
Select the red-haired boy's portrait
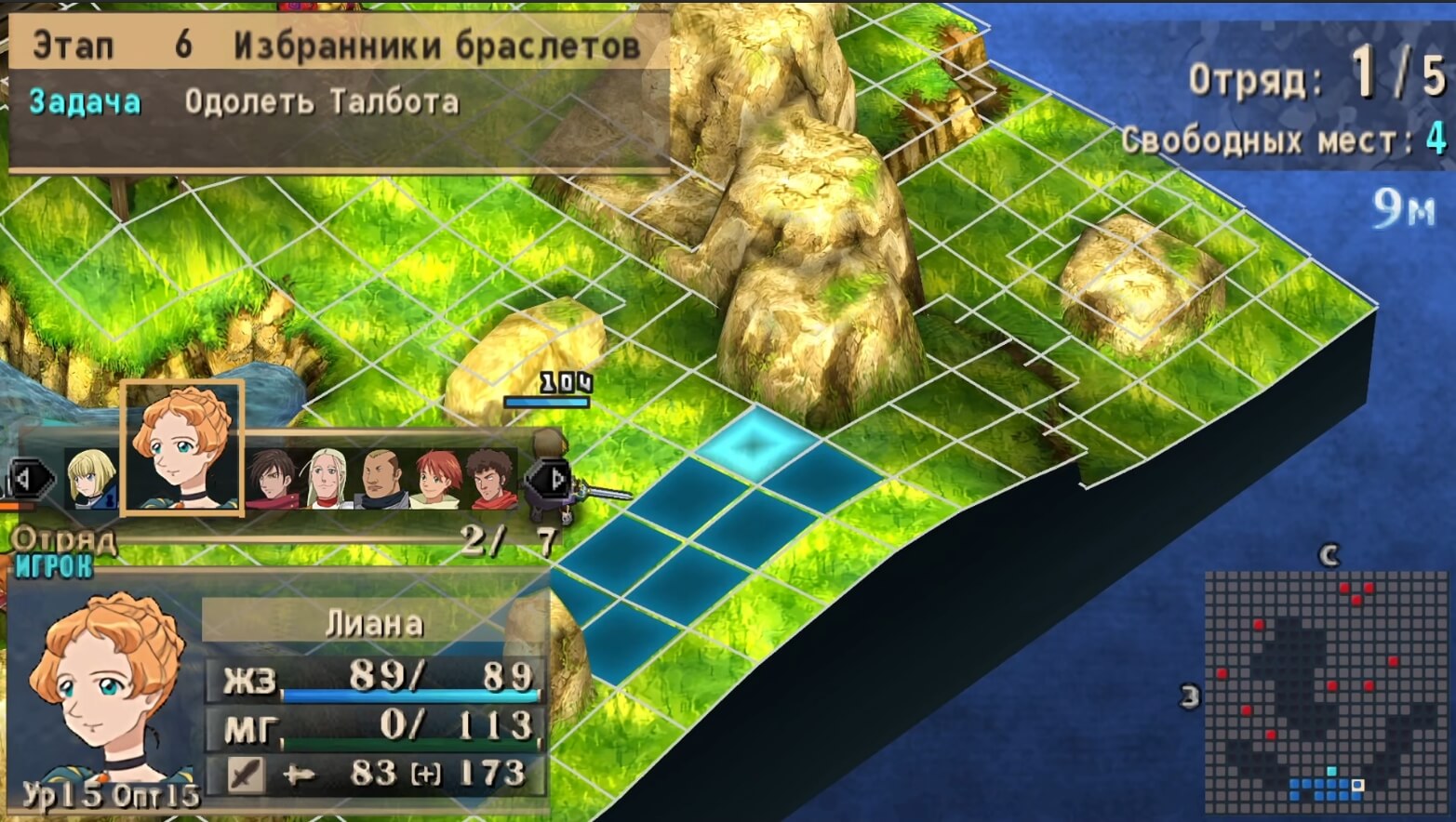click(434, 479)
